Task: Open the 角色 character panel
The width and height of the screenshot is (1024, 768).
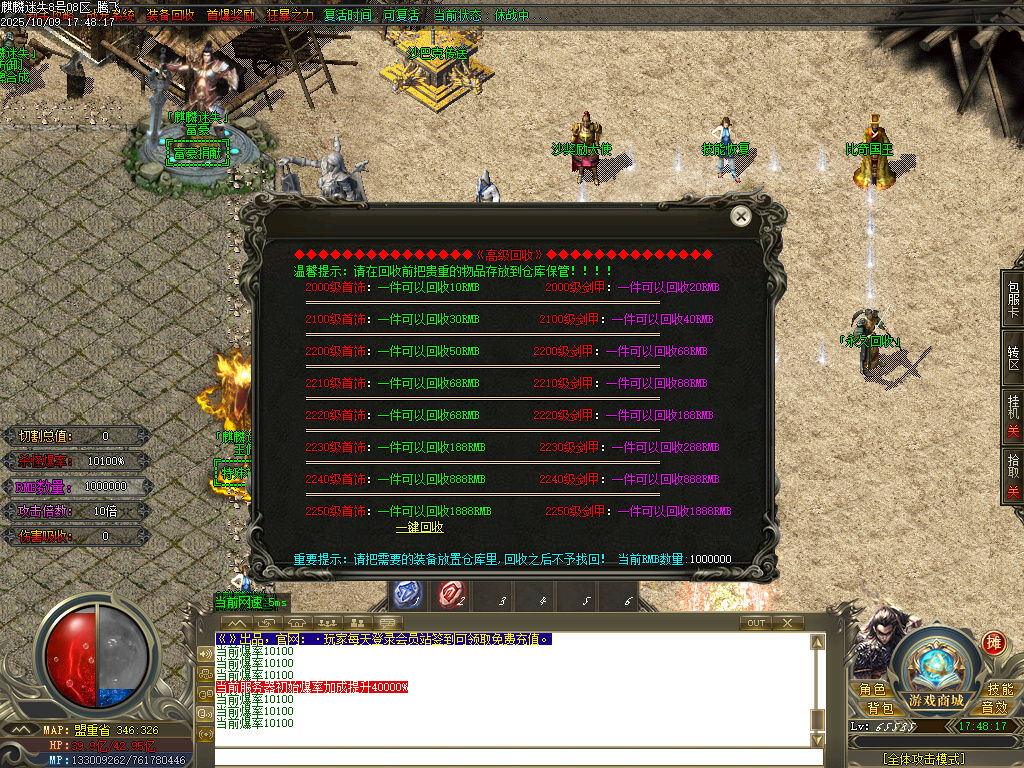Action: tap(872, 690)
